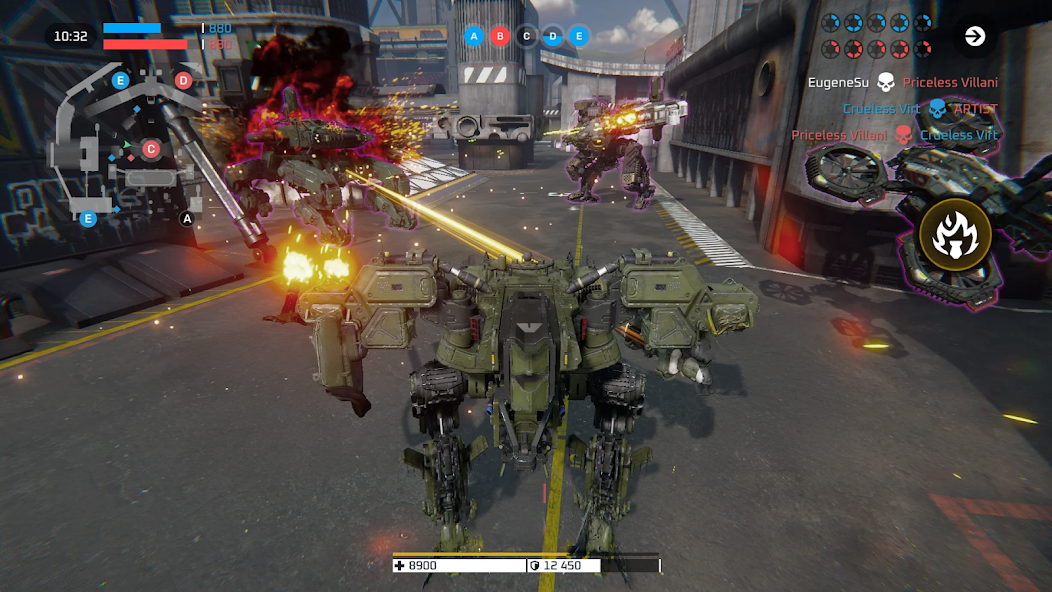Activate the flame ability button

(955, 235)
